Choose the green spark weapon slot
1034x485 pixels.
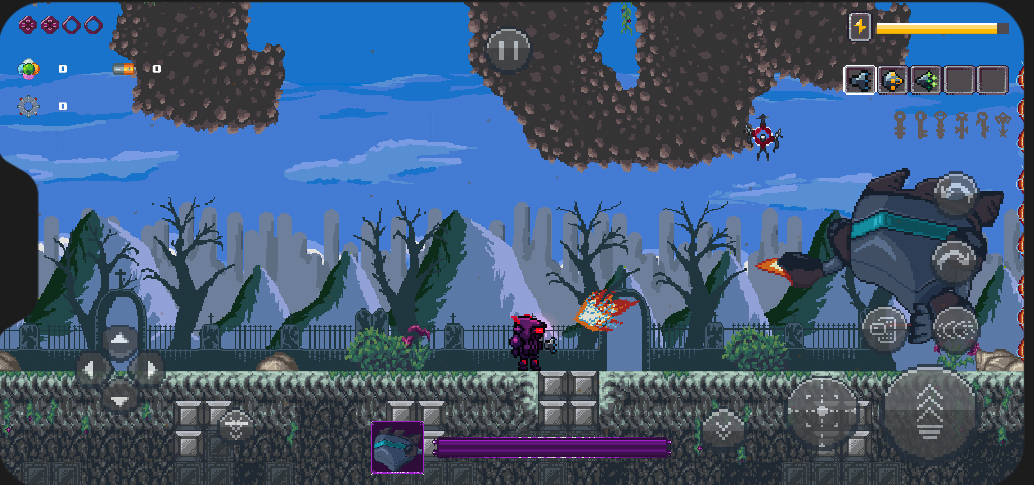click(x=926, y=79)
